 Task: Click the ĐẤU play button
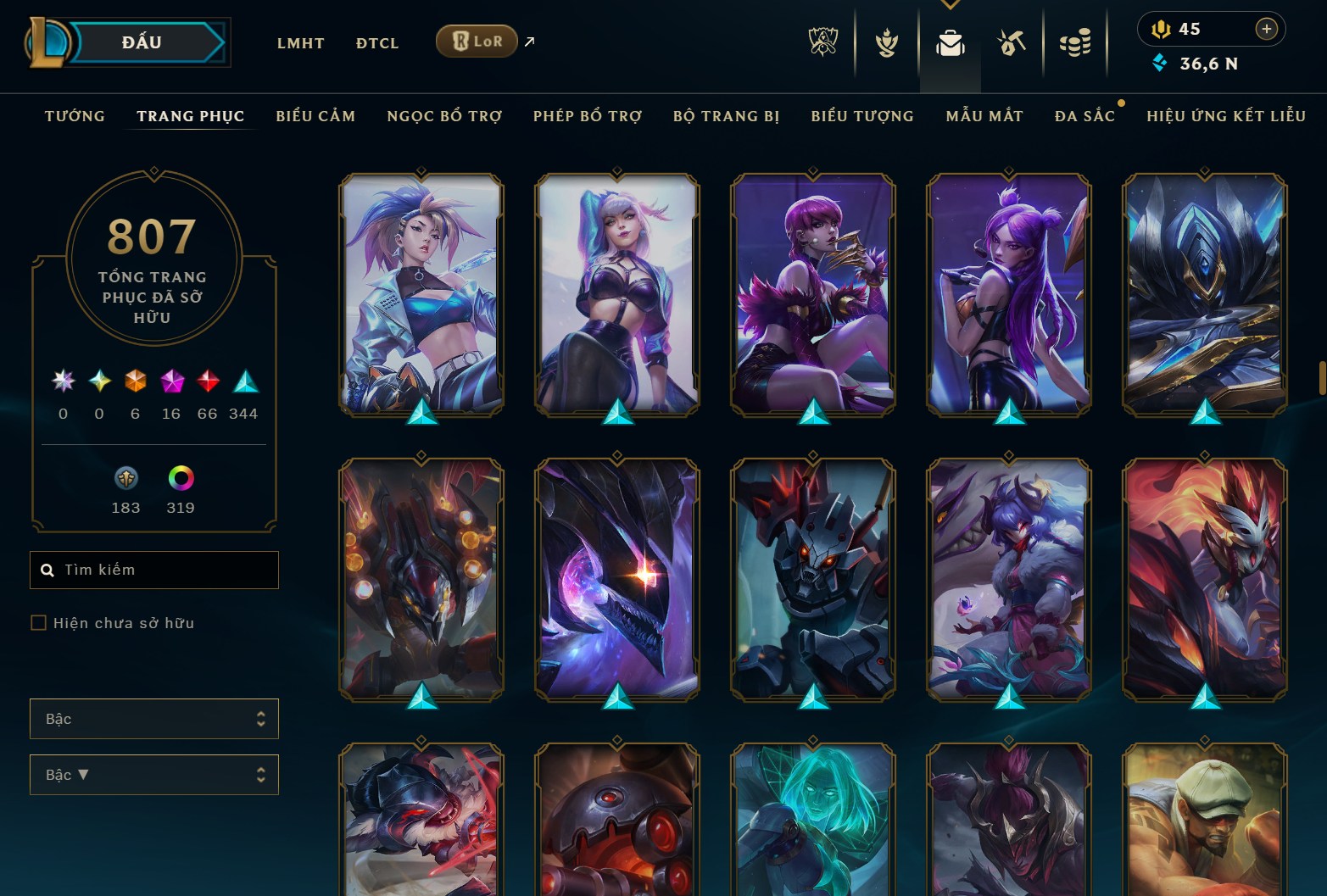point(140,41)
